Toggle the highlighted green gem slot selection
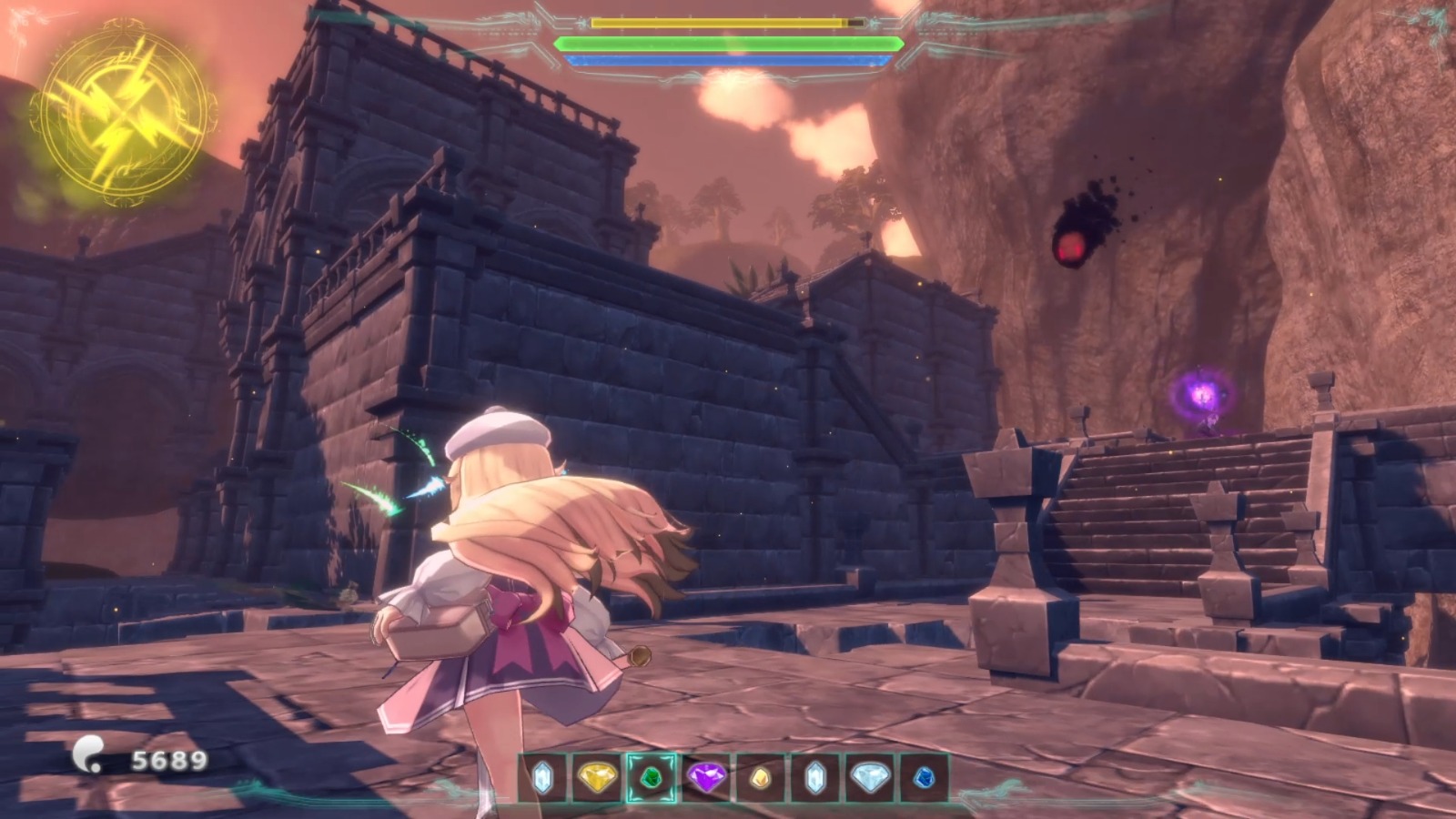The image size is (1456, 819). pyautogui.click(x=652, y=779)
